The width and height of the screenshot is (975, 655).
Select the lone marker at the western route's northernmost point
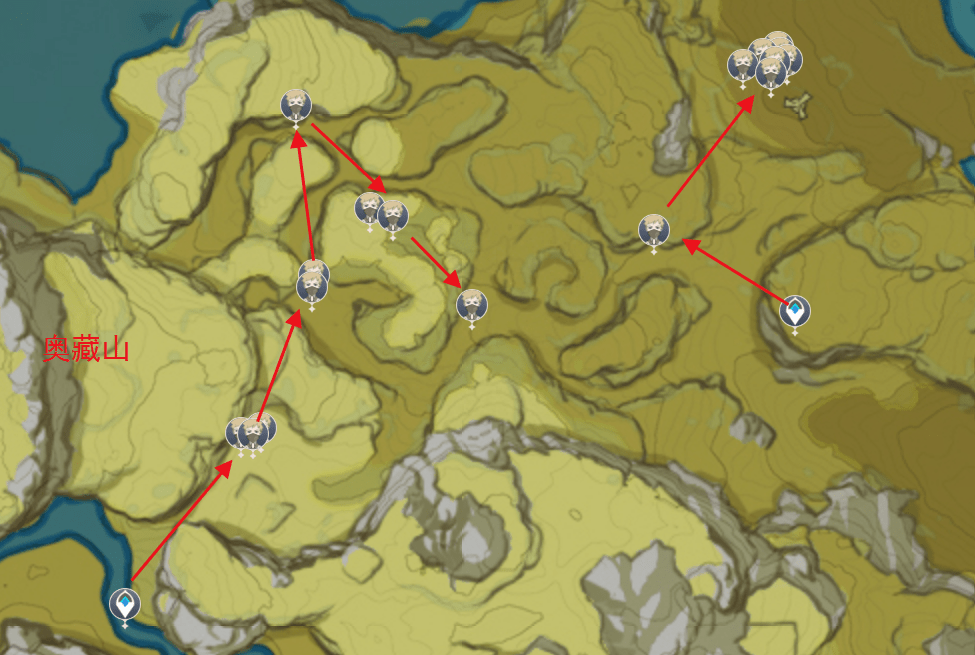[296, 105]
